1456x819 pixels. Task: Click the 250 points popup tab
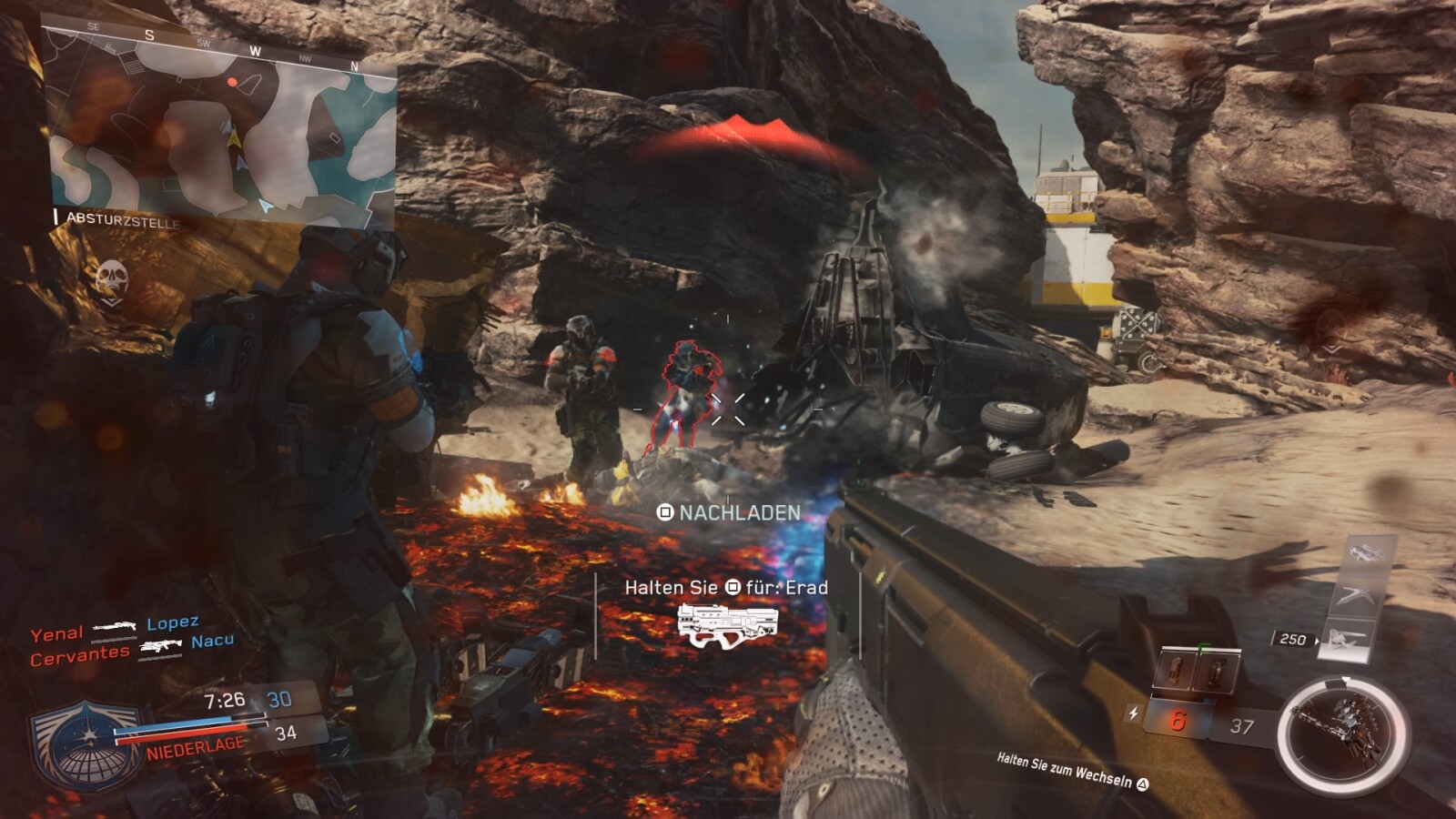[1292, 640]
